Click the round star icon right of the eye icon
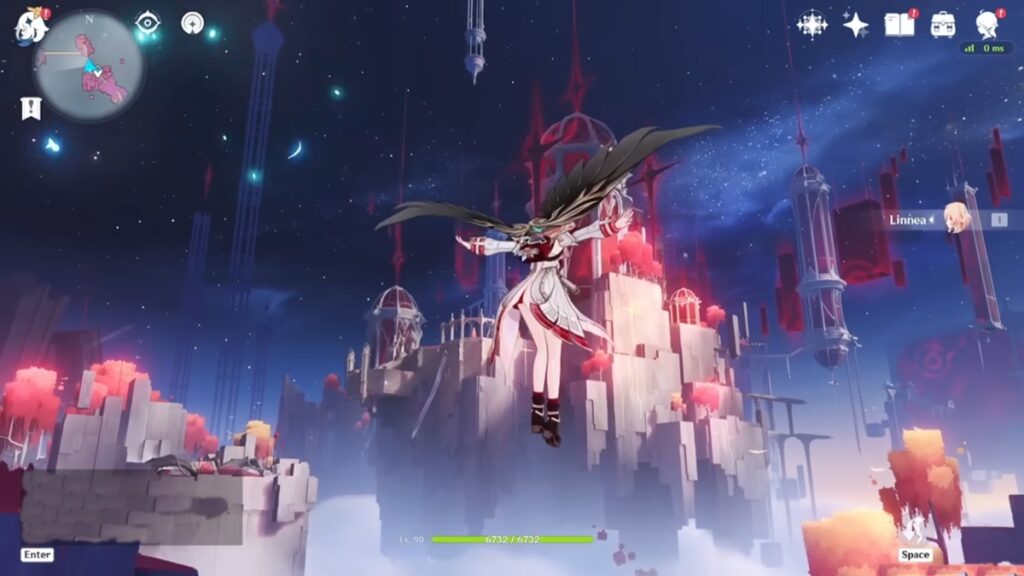1024x576 pixels. click(192, 22)
